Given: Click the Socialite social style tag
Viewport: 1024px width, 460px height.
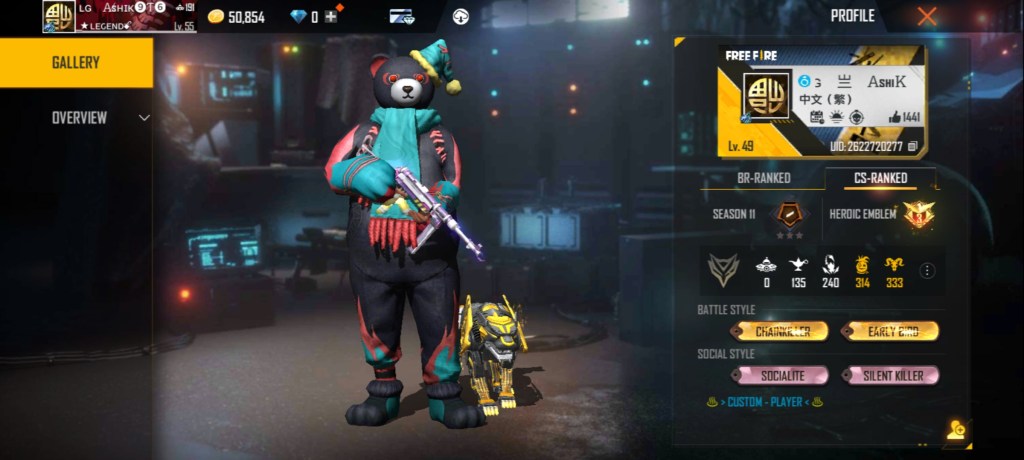Looking at the screenshot, I should pyautogui.click(x=780, y=375).
